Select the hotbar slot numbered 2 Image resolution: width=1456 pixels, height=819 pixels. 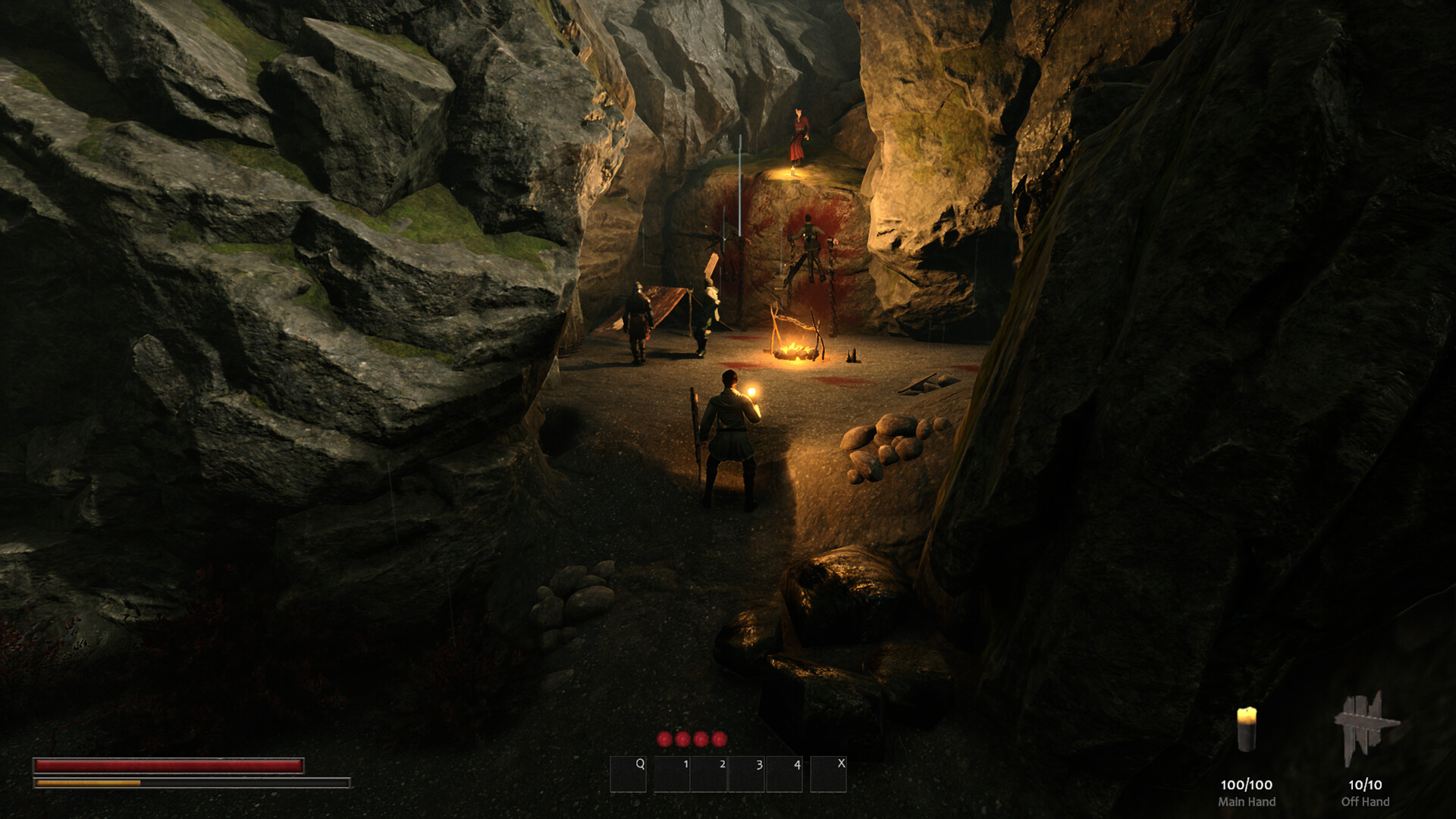710,774
